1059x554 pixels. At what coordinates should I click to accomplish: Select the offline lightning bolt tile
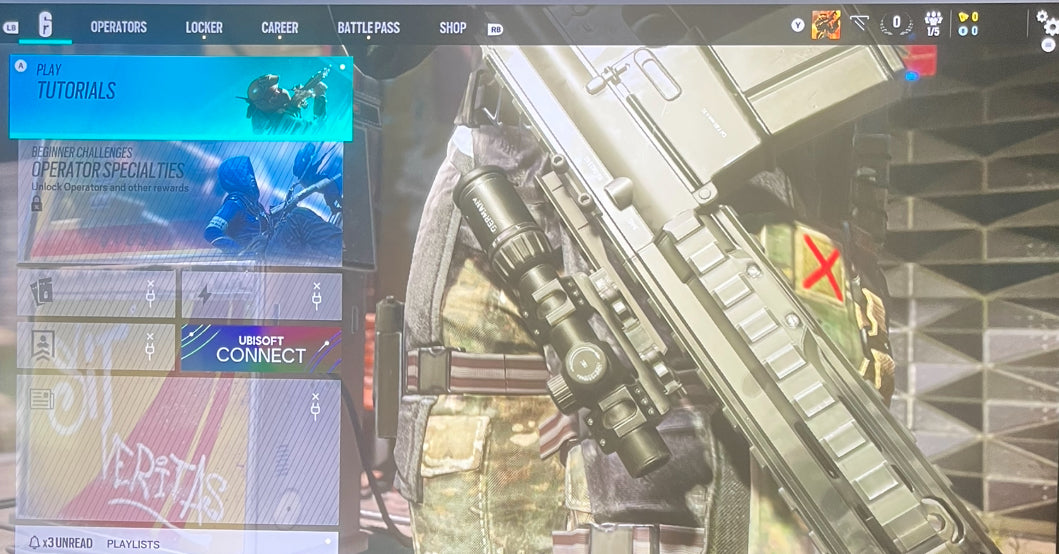261,294
